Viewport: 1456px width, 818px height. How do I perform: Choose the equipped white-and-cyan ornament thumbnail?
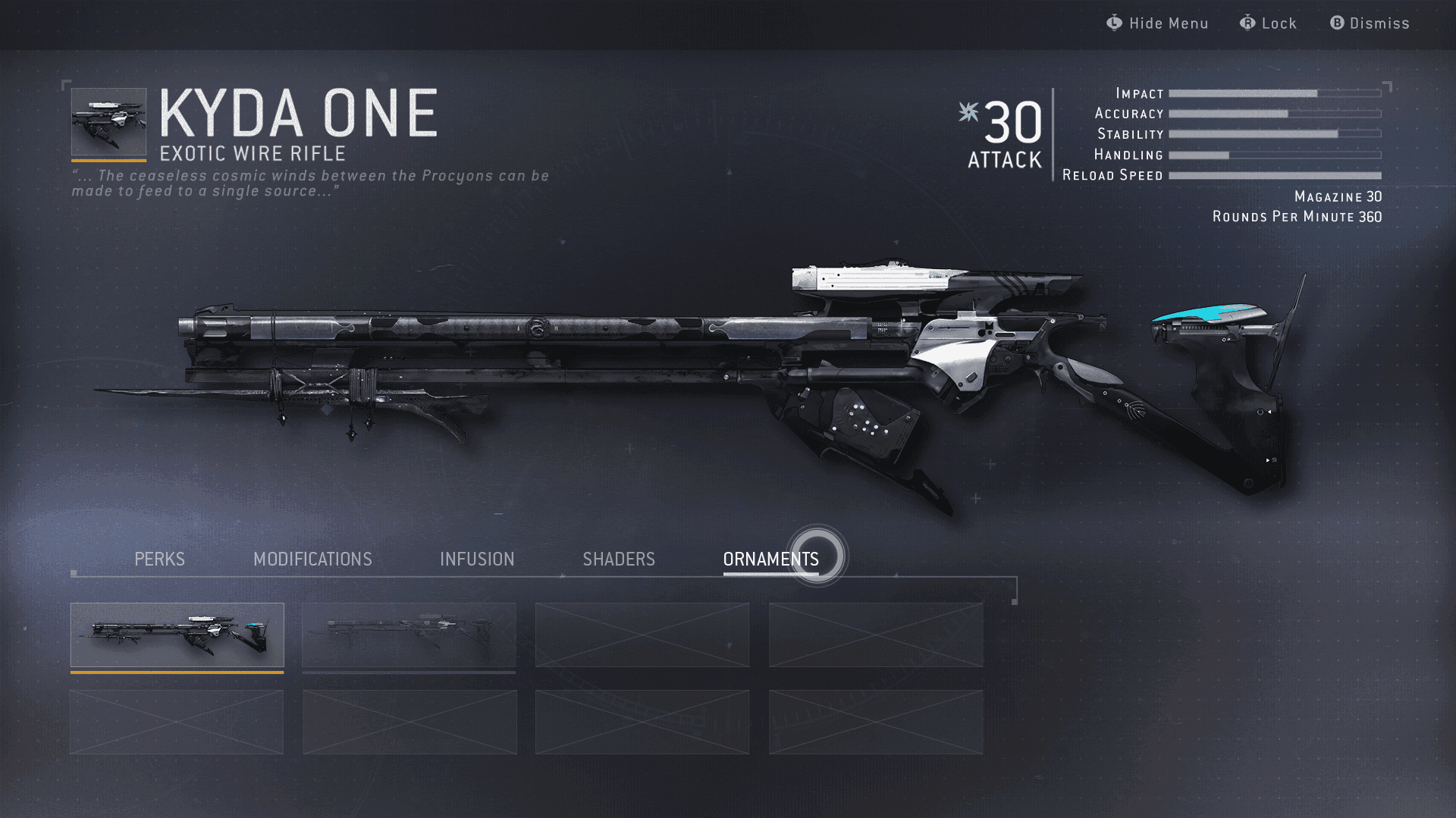point(177,635)
